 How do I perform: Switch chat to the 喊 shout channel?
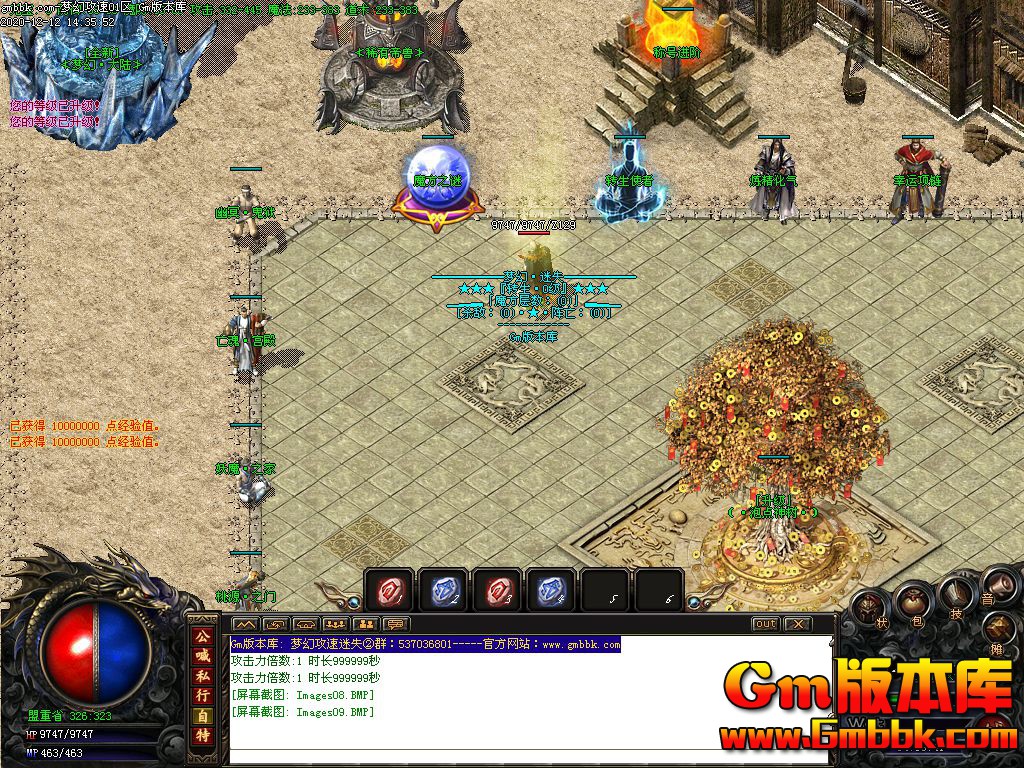pyautogui.click(x=202, y=654)
